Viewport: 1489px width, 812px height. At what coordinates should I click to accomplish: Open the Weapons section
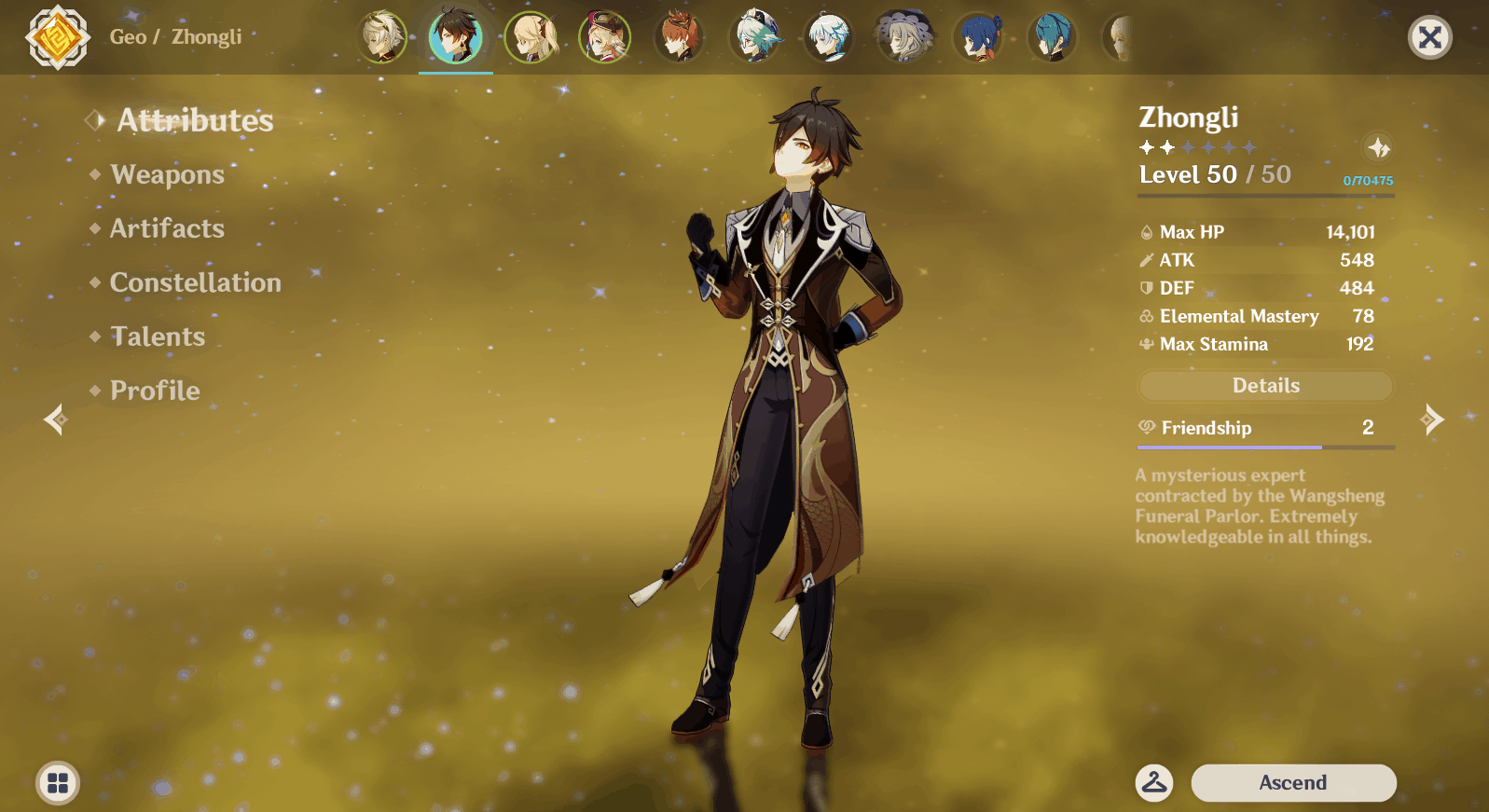click(167, 174)
